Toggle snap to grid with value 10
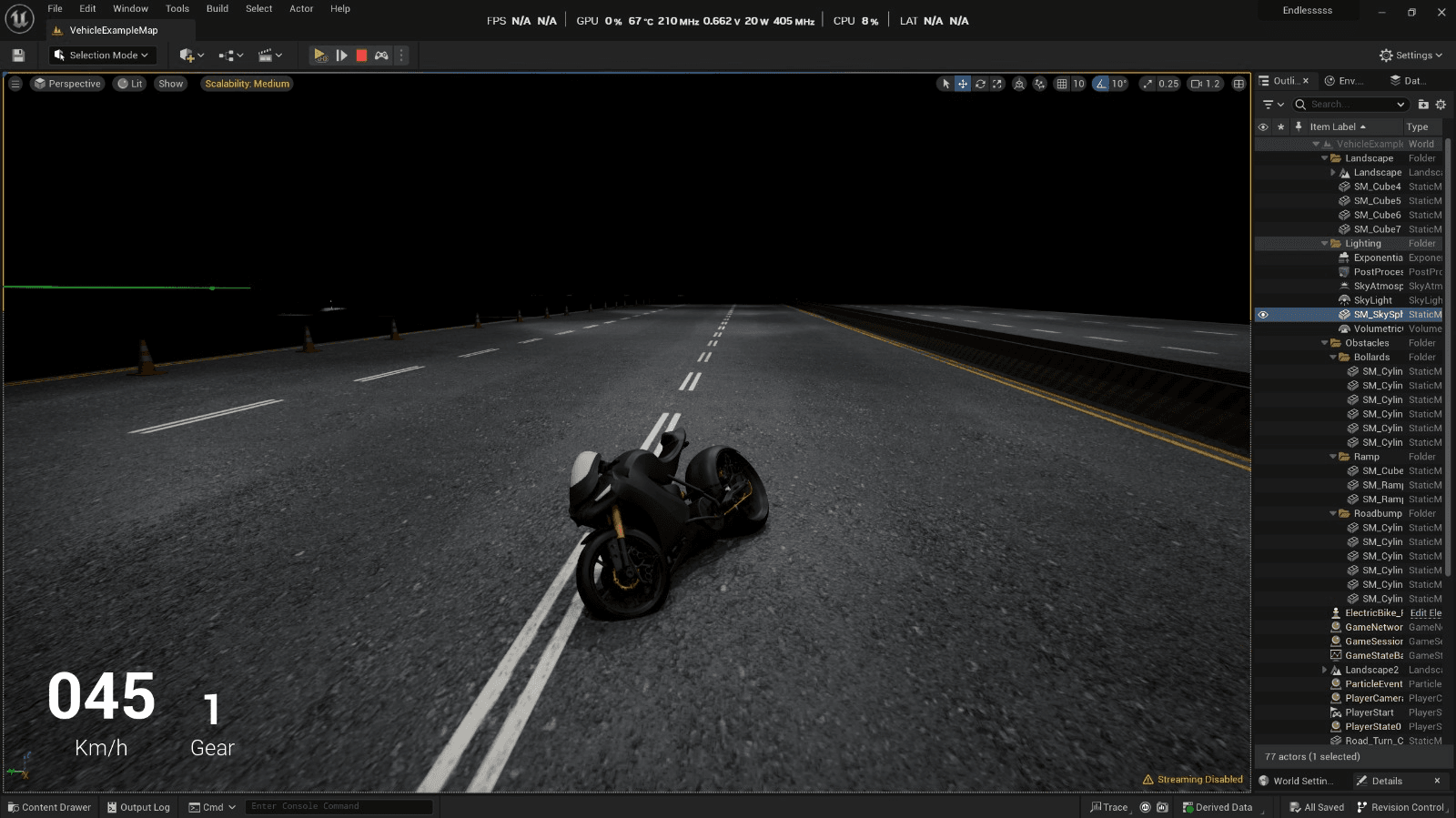This screenshot has width=1456, height=818. [x=1062, y=83]
